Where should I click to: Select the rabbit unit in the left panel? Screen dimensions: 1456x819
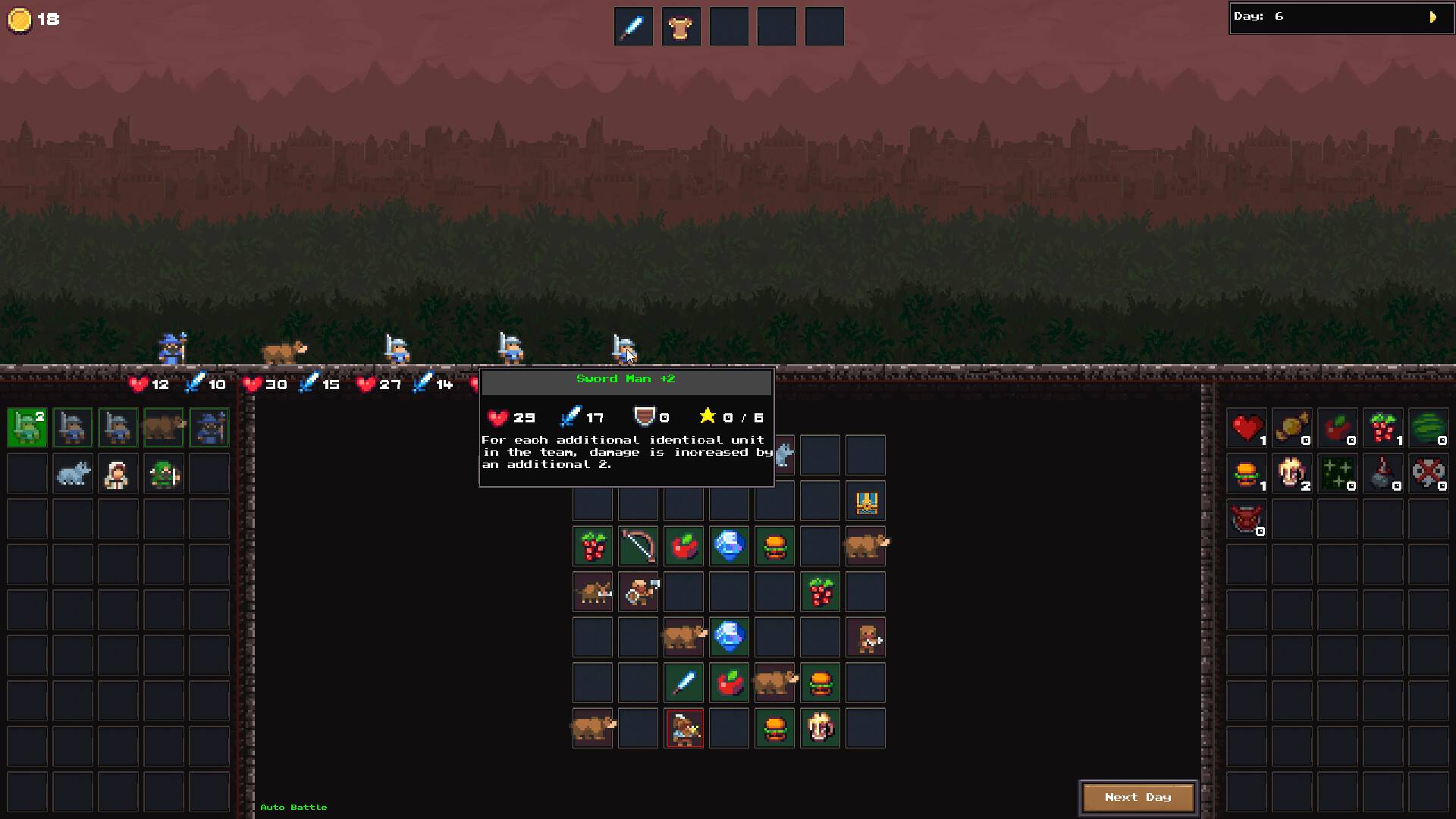pyautogui.click(x=73, y=473)
